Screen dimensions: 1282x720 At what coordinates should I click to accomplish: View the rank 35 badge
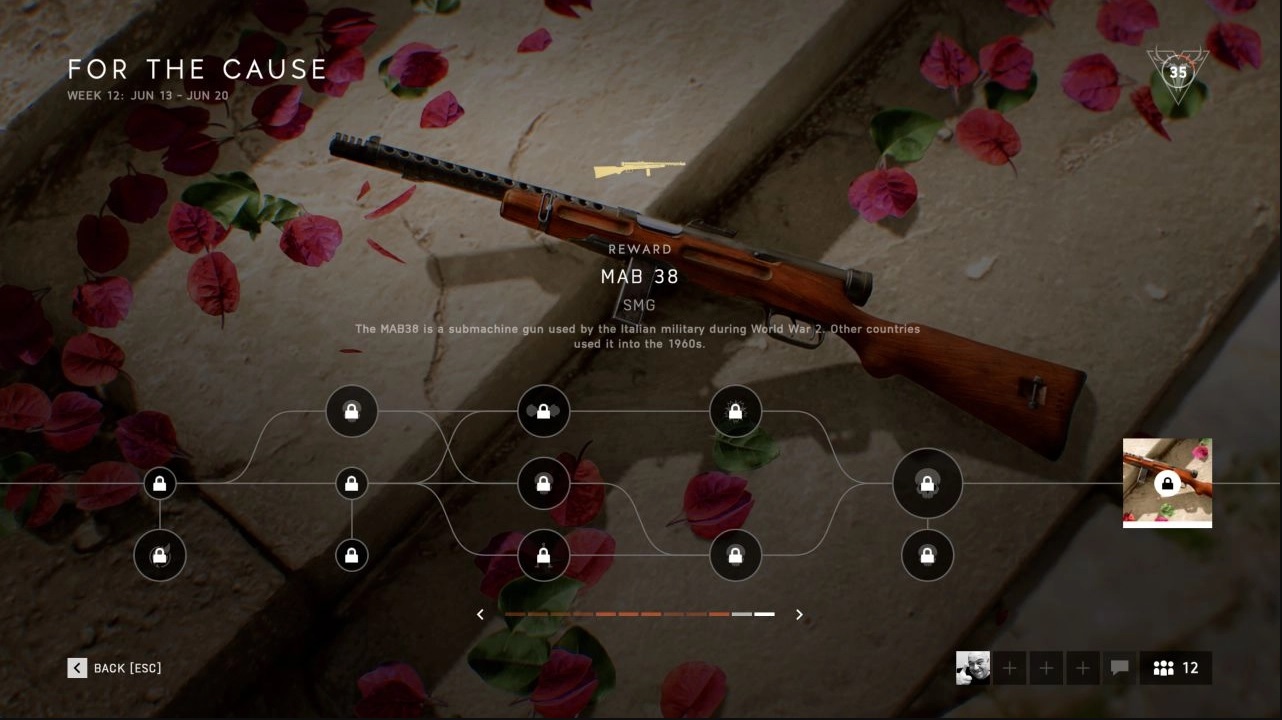pos(1178,72)
